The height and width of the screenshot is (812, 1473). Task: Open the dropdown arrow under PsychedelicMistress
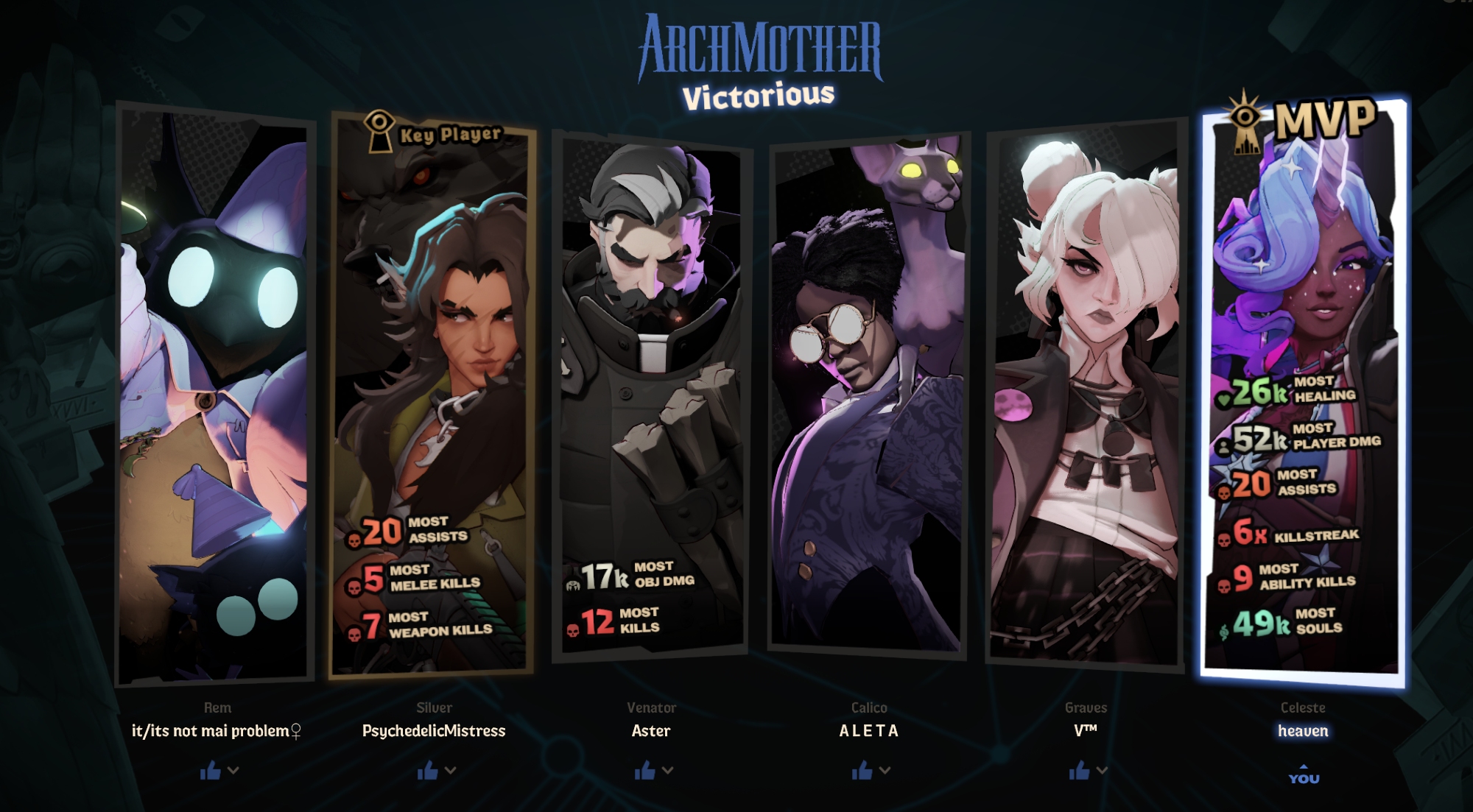coord(451,770)
